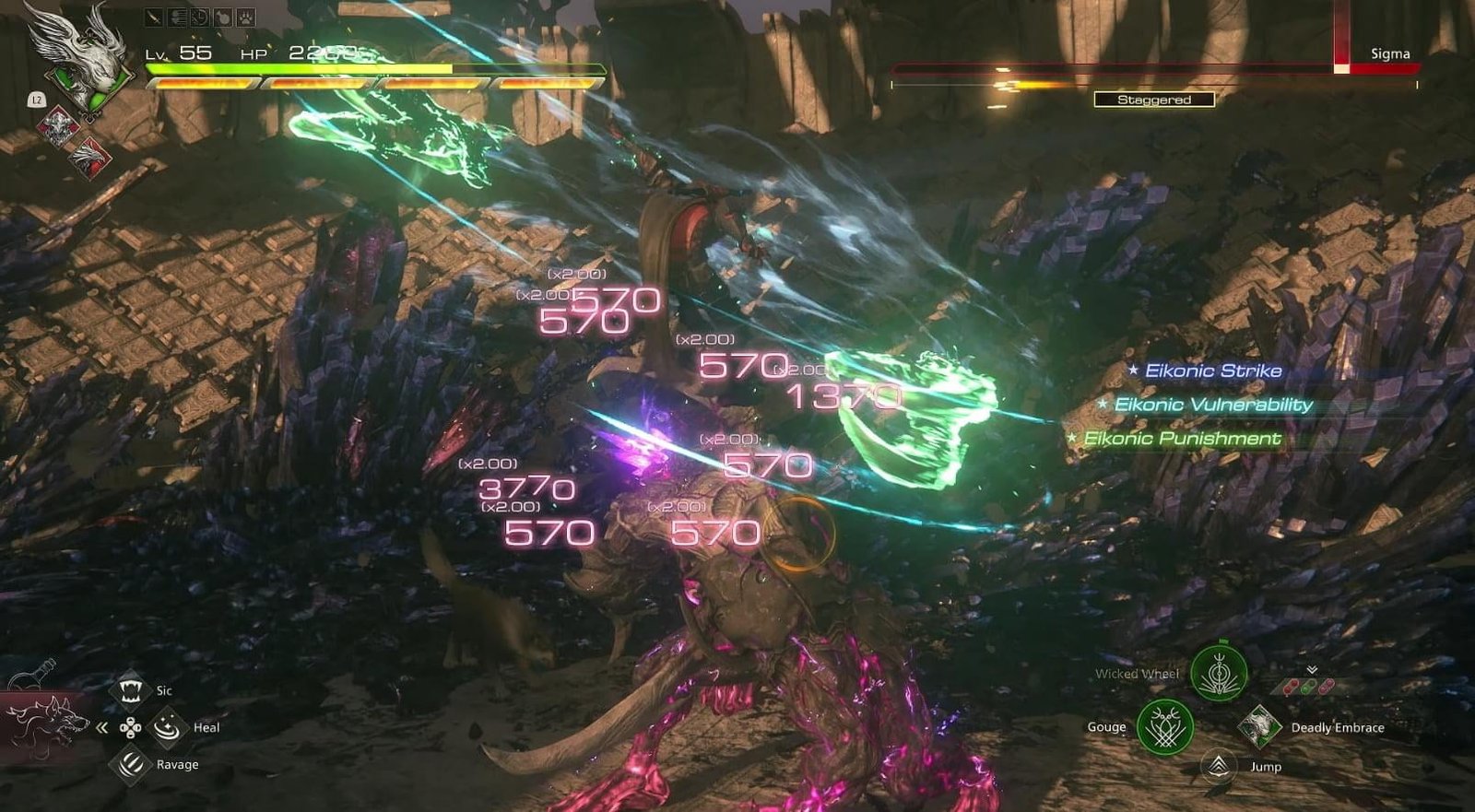This screenshot has height=812, width=1475.
Task: Use the Wicked Wheel ability
Action: 1219,672
